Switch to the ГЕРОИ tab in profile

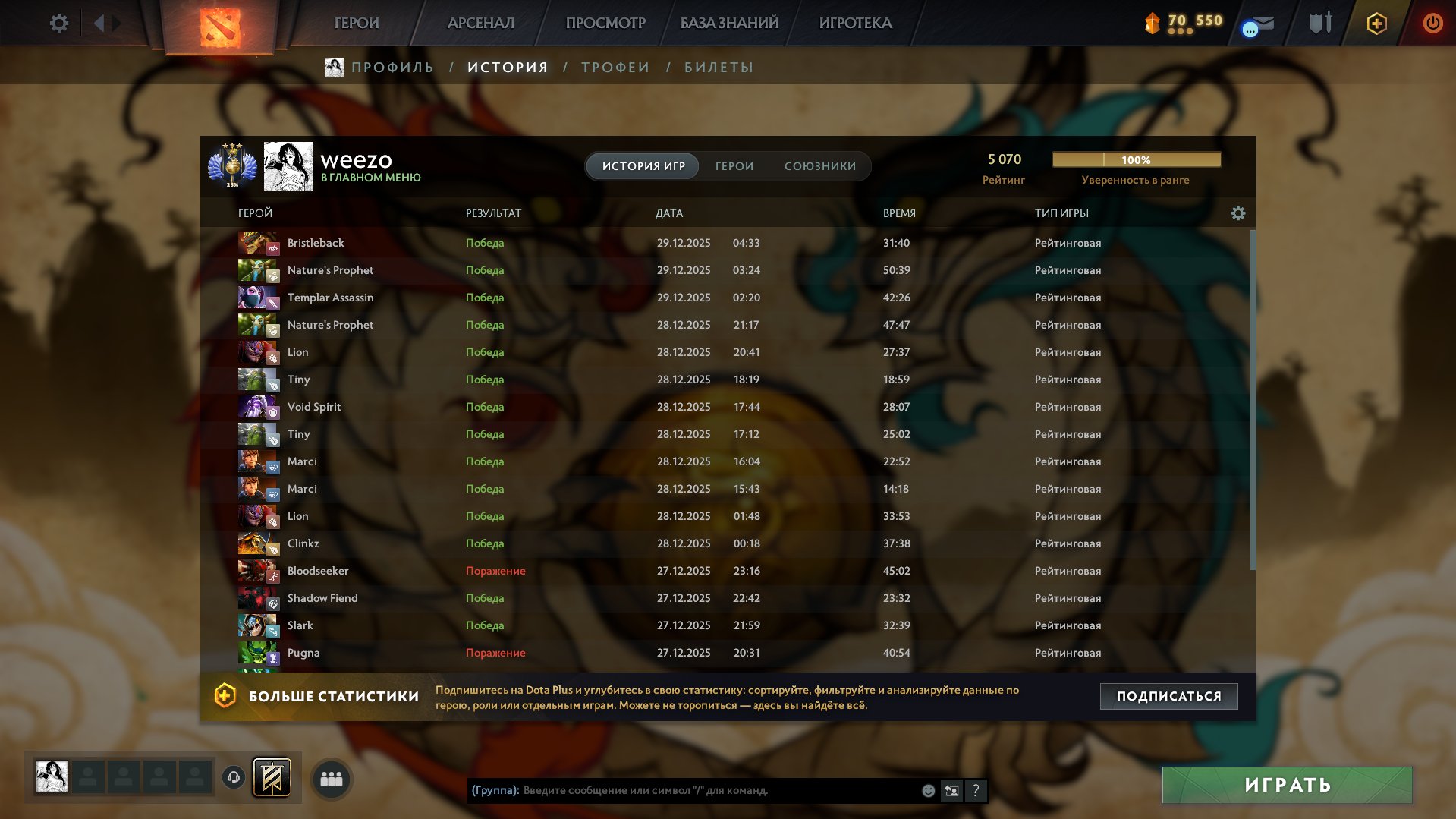[x=733, y=165]
